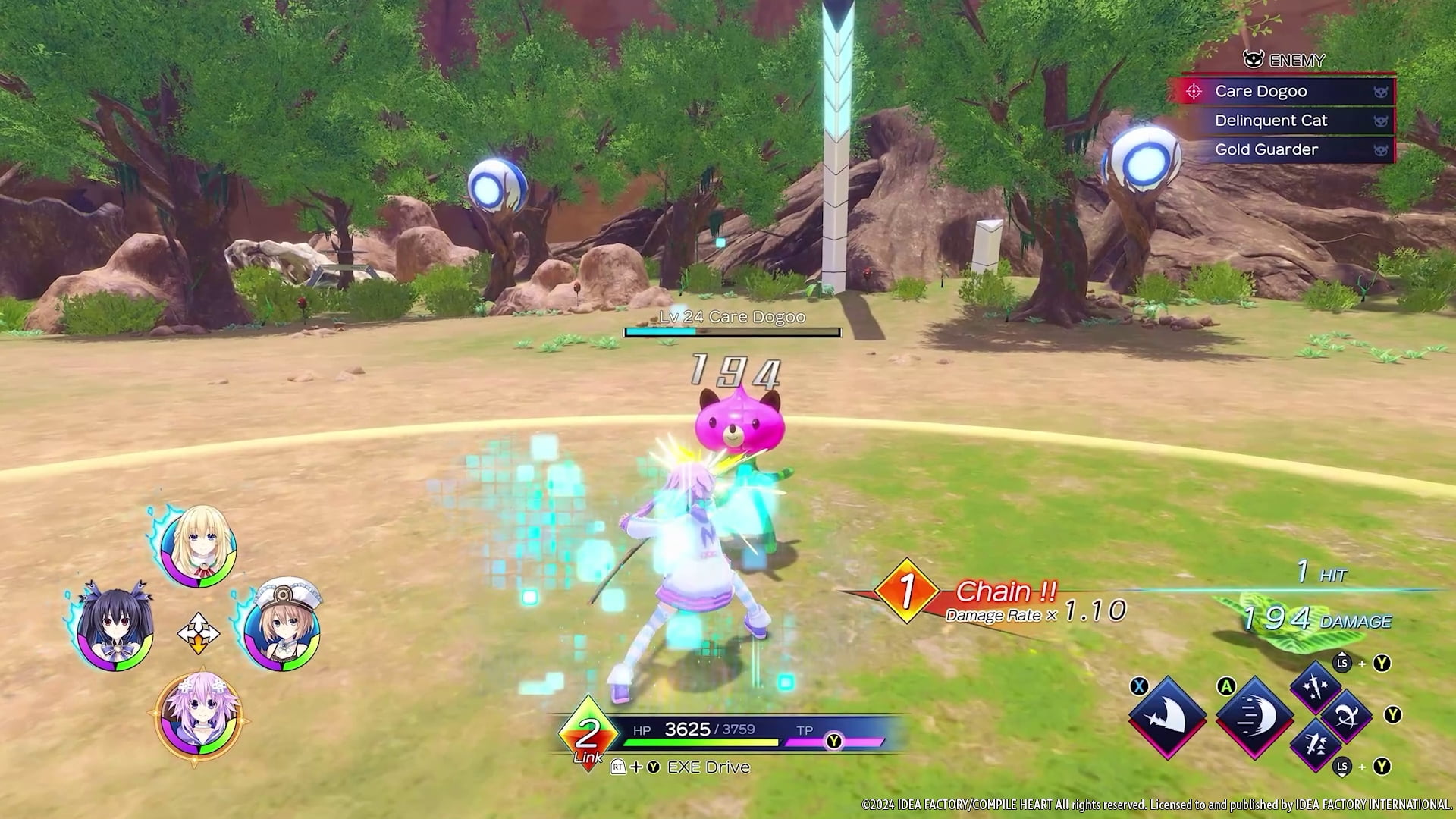Click the four-arrow party switch icon
The height and width of the screenshot is (819, 1456).
(198, 632)
